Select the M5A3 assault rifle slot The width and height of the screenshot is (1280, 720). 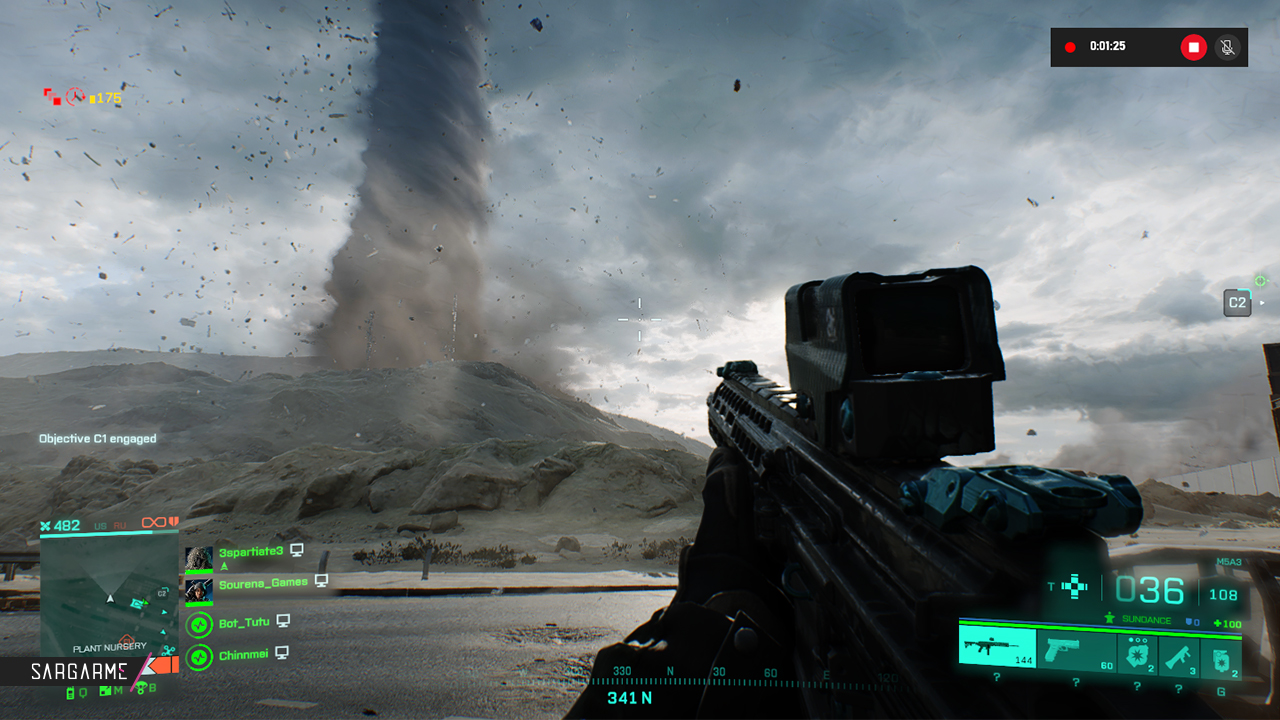coord(997,649)
